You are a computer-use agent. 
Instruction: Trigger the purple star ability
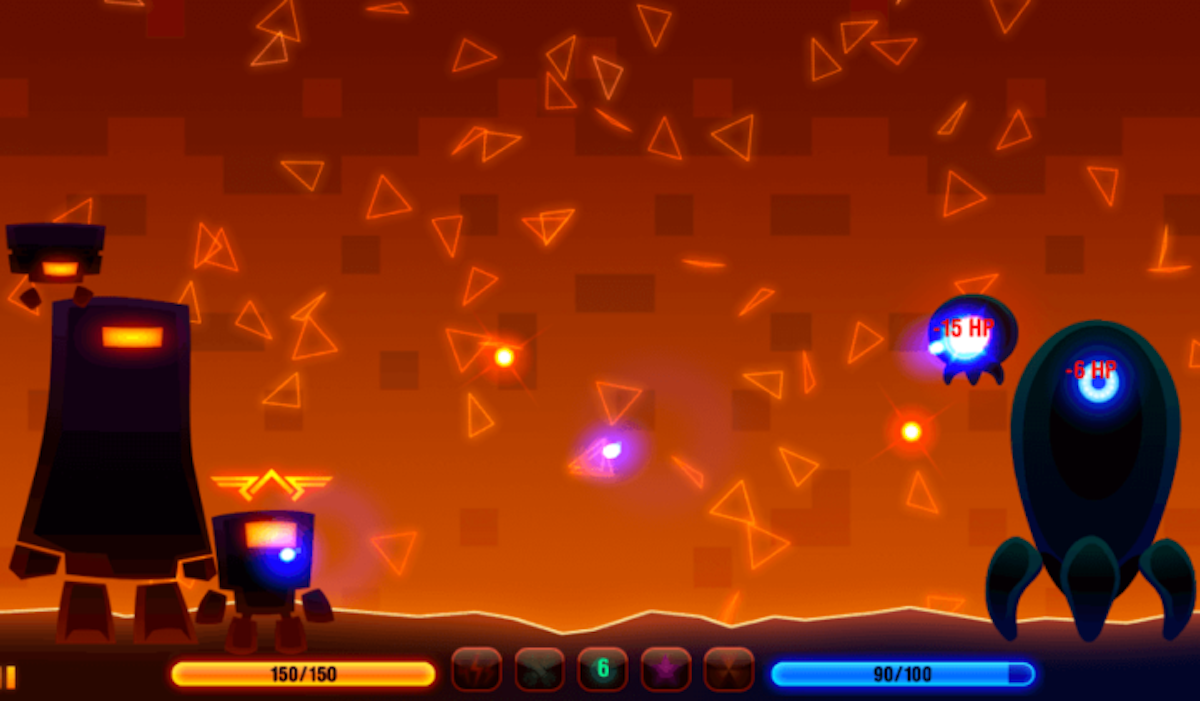click(666, 669)
